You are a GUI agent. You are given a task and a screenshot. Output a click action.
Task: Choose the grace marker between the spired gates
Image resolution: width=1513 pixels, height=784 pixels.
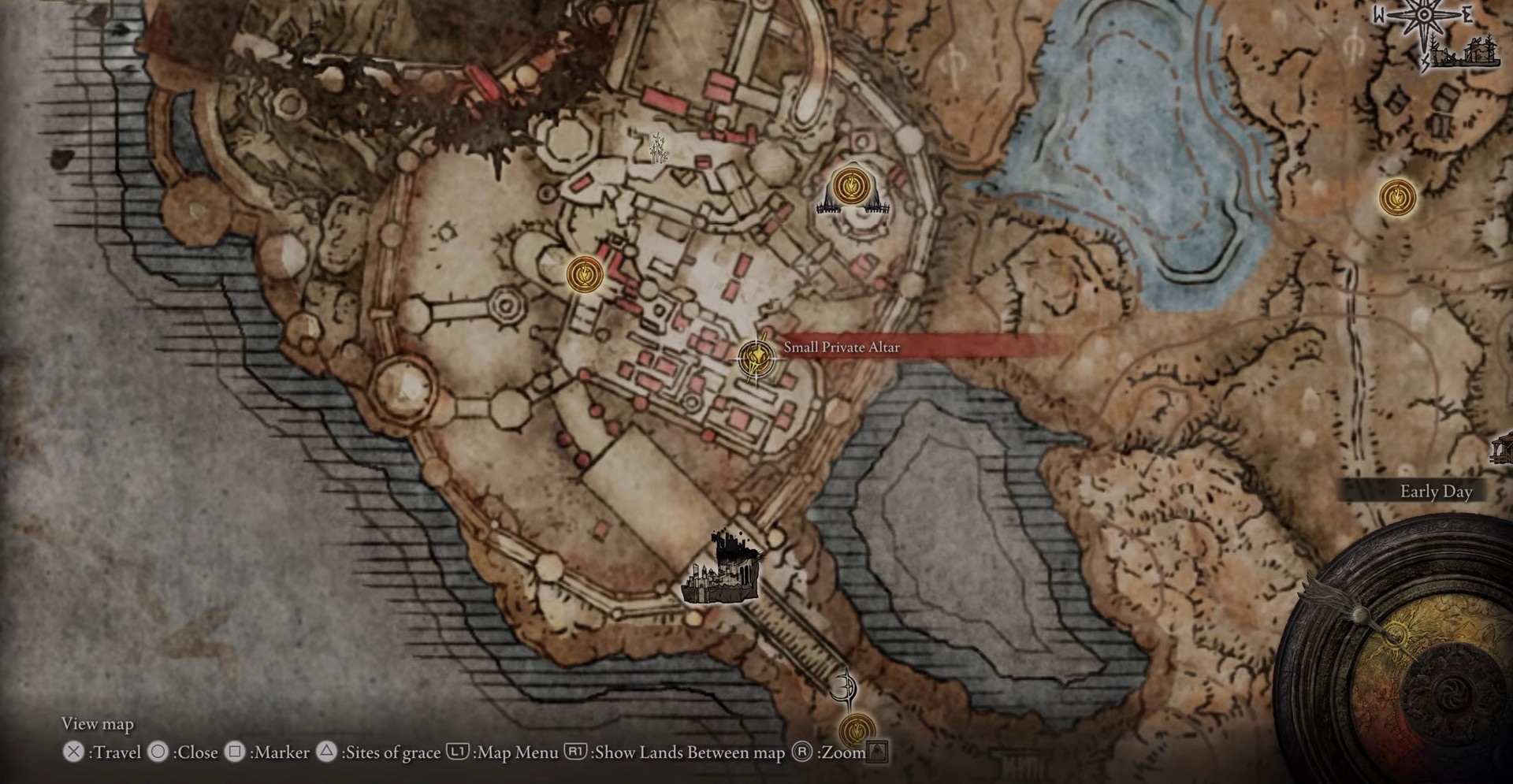coord(850,187)
